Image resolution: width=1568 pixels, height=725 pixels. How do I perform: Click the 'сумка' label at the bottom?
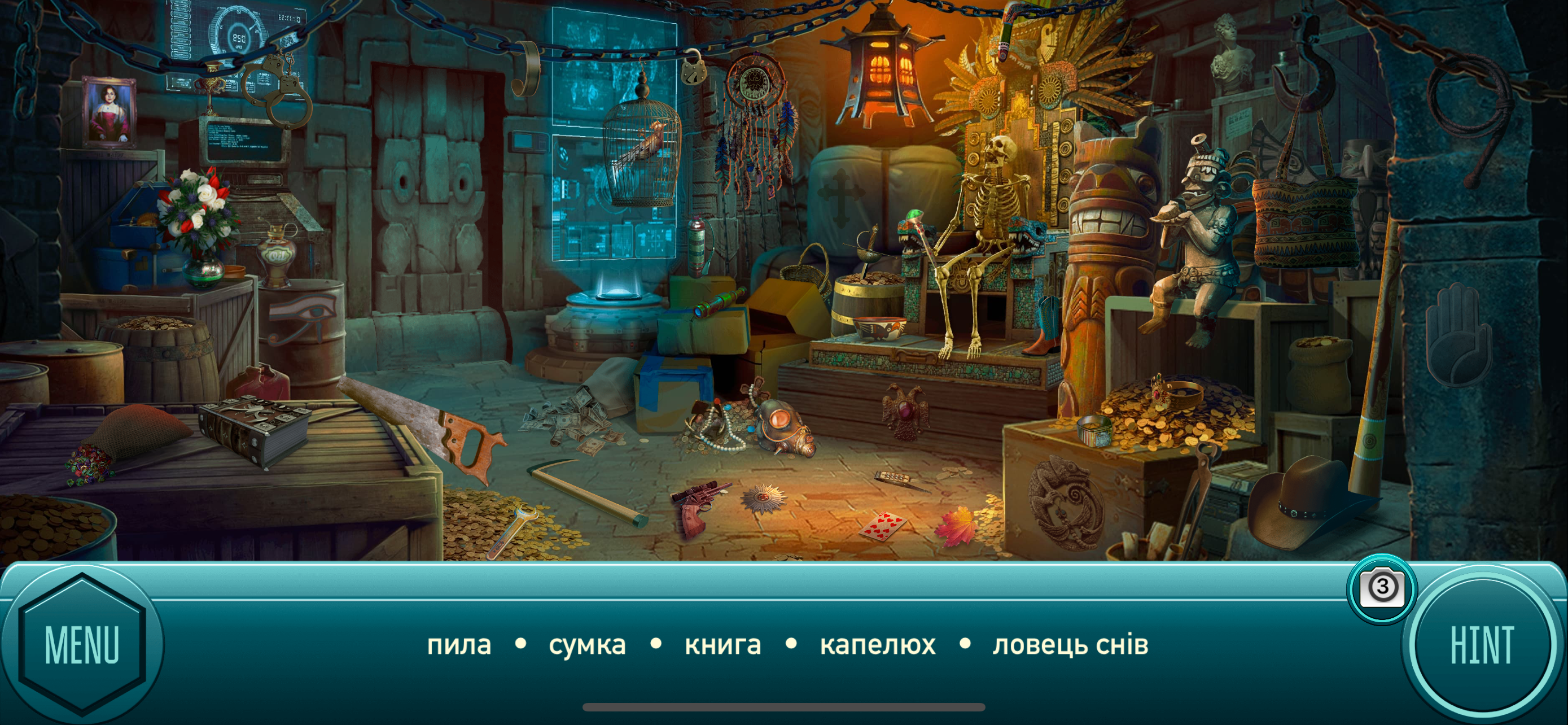click(x=588, y=647)
